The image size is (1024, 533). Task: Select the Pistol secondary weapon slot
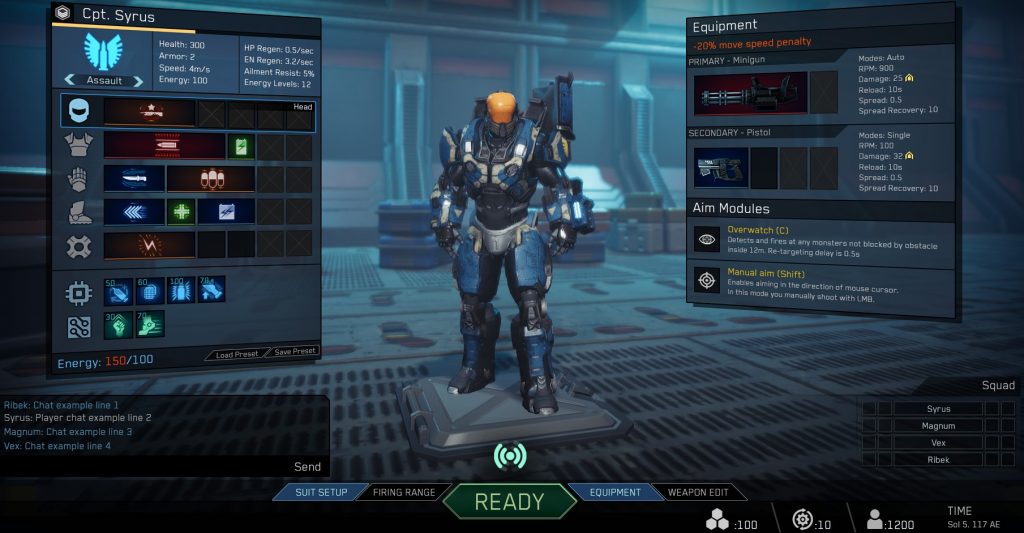pos(719,168)
